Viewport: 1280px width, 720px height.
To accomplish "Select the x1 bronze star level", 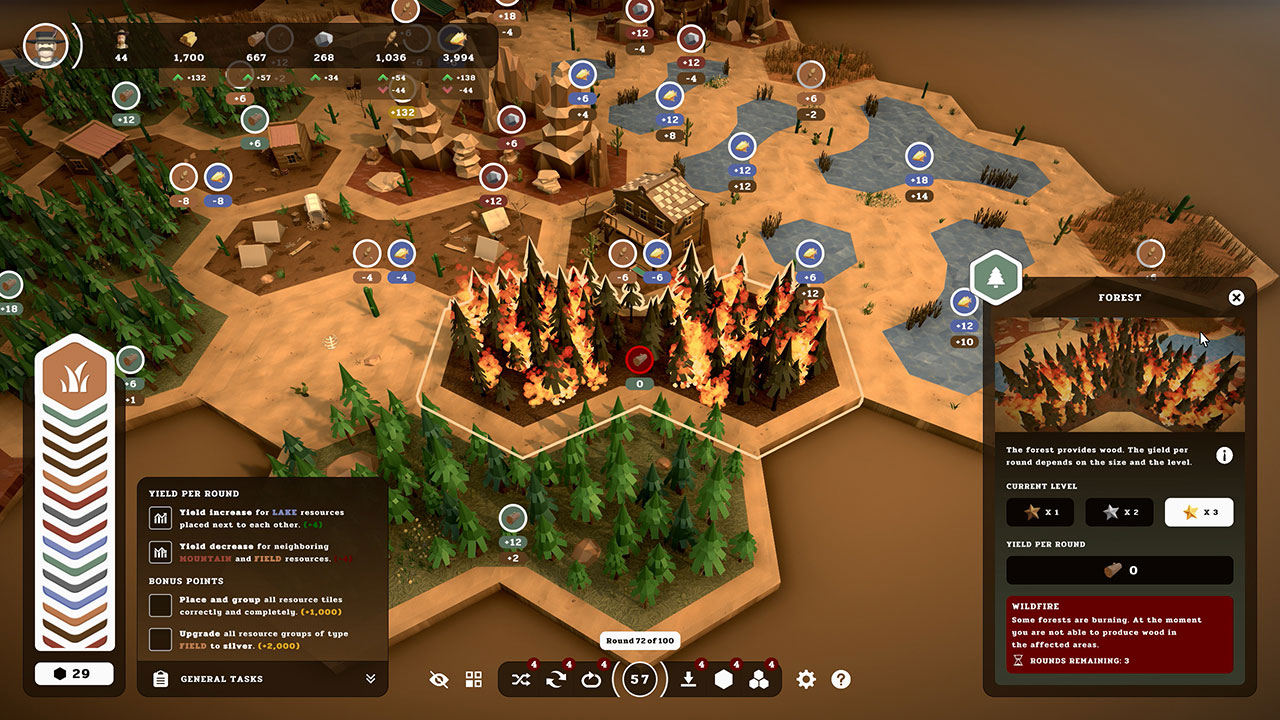I will pyautogui.click(x=1040, y=512).
